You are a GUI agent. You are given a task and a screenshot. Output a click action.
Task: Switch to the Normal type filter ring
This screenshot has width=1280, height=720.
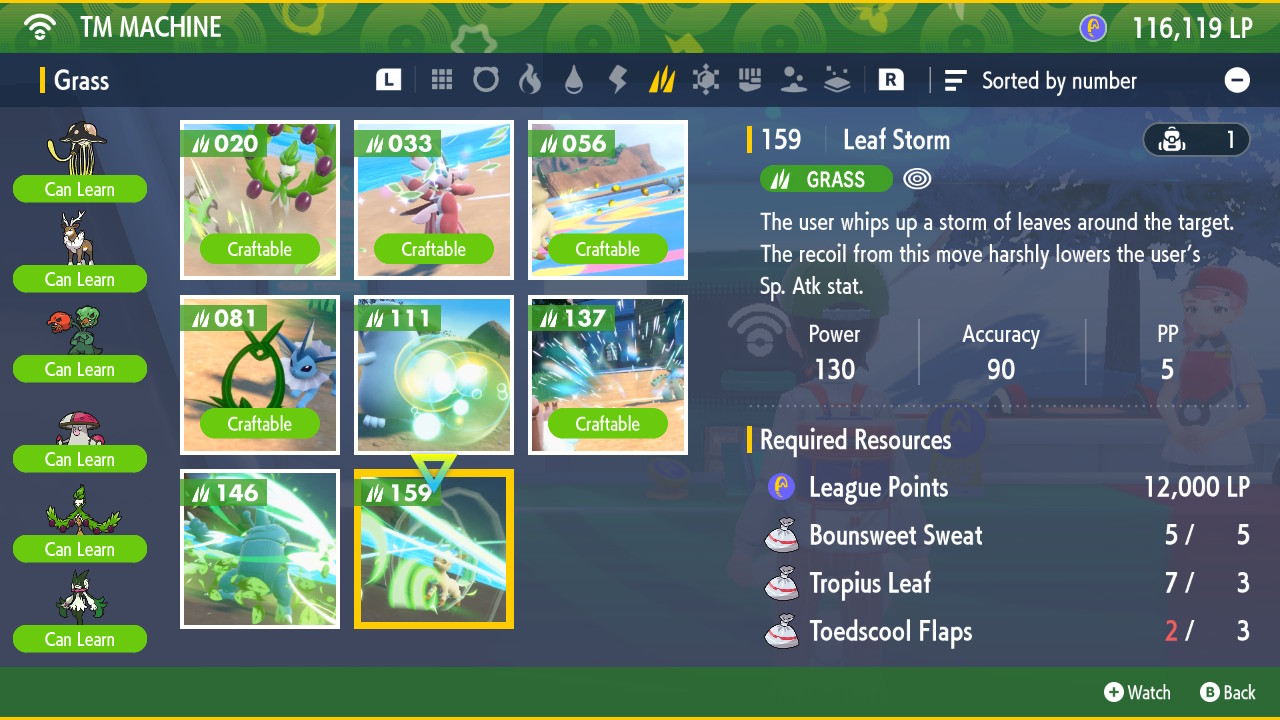486,80
